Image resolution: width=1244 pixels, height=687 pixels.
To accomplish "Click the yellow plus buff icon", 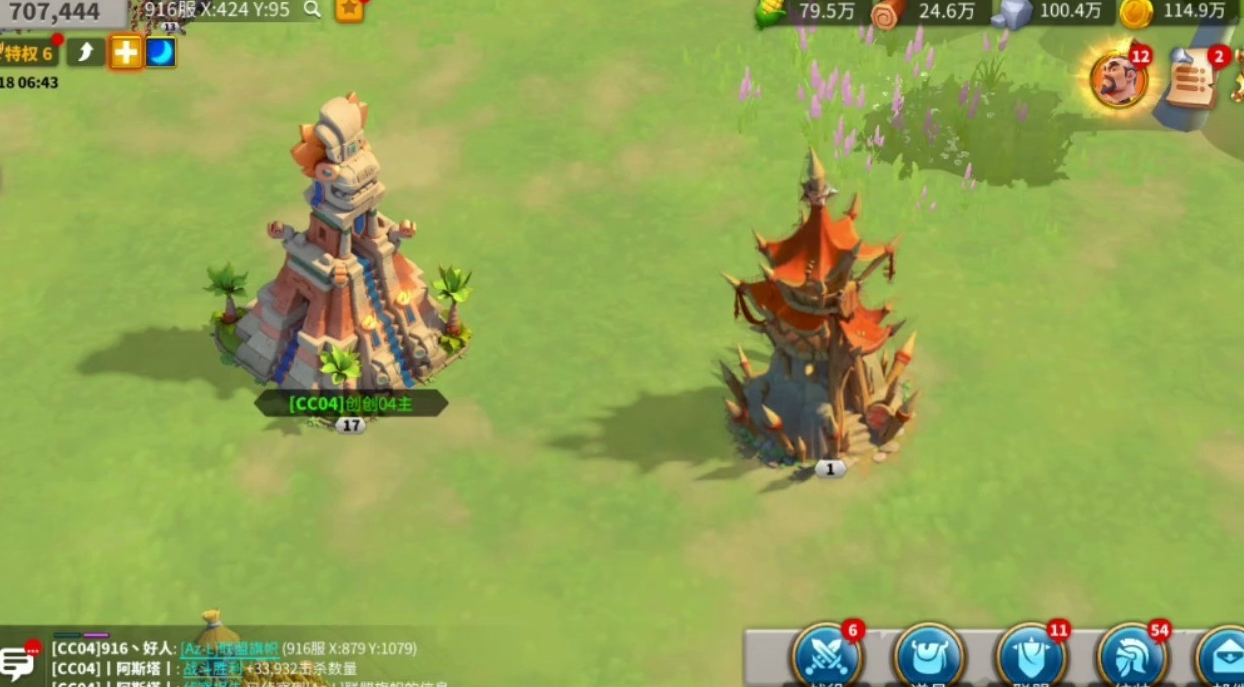I will click(x=126, y=52).
